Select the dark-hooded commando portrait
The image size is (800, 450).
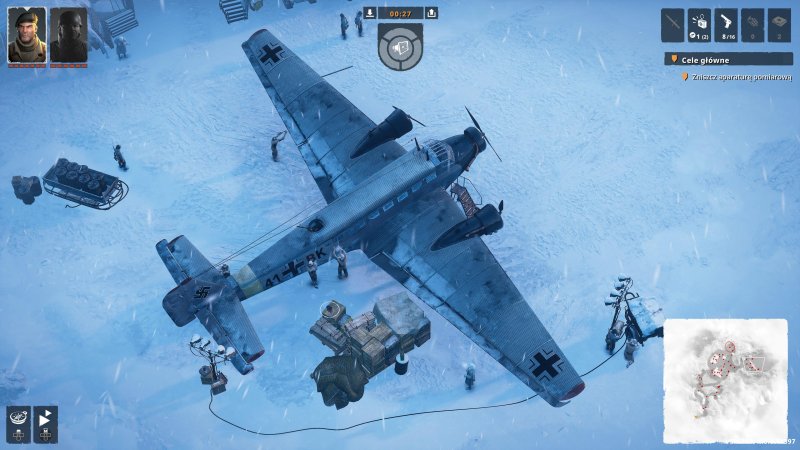point(68,35)
